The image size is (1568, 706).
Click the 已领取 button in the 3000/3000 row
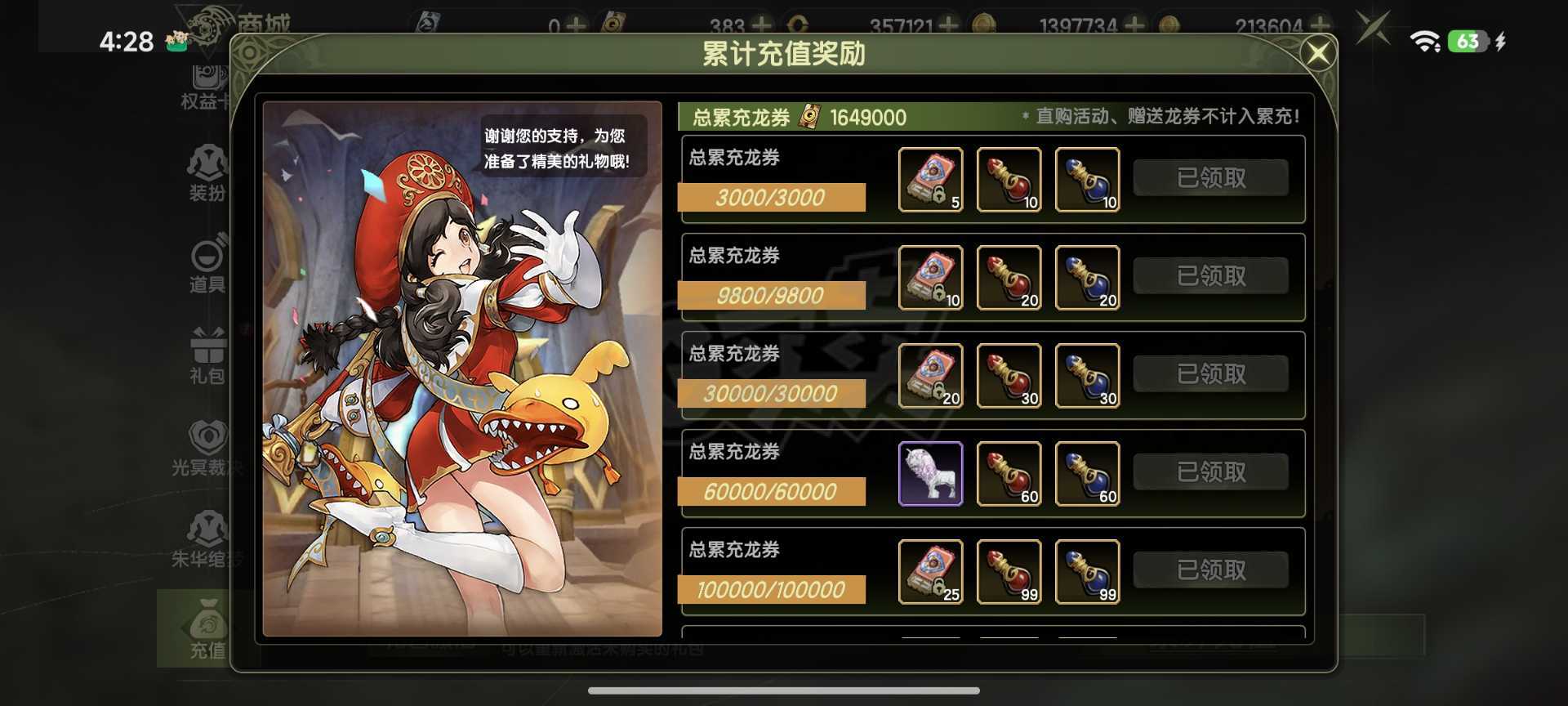(x=1211, y=177)
